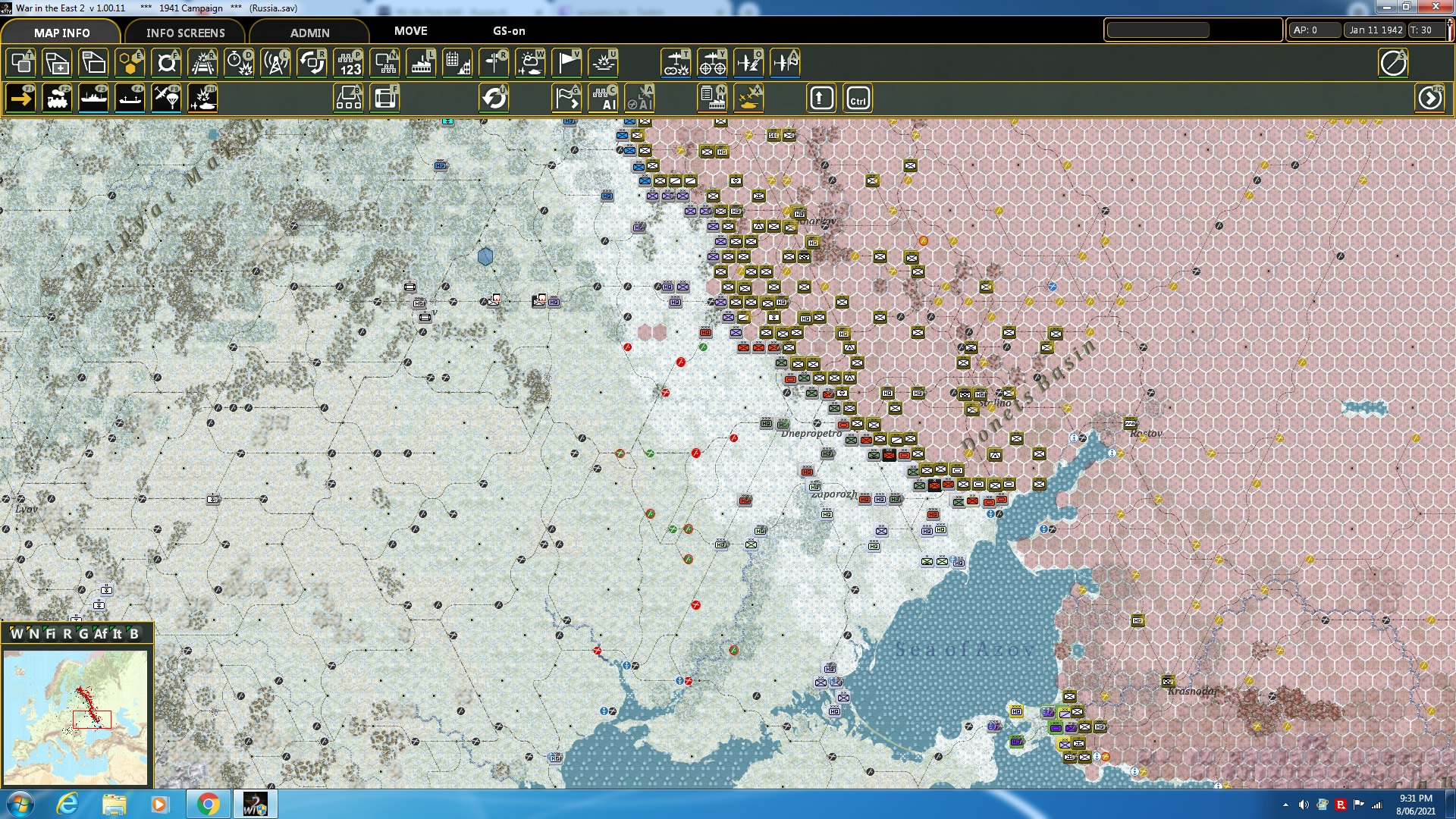Click the undo move circular arrow icon
The image size is (1456, 819).
point(494,98)
